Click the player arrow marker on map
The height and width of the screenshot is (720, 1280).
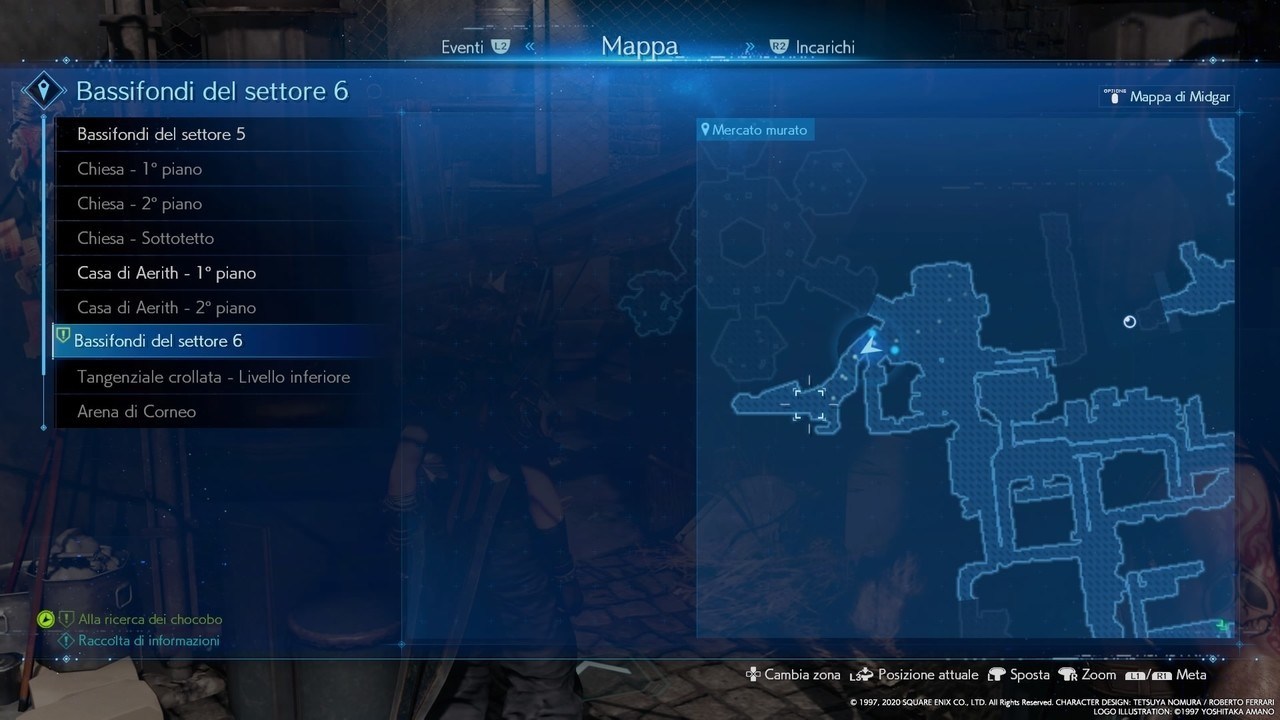pyautogui.click(x=871, y=347)
